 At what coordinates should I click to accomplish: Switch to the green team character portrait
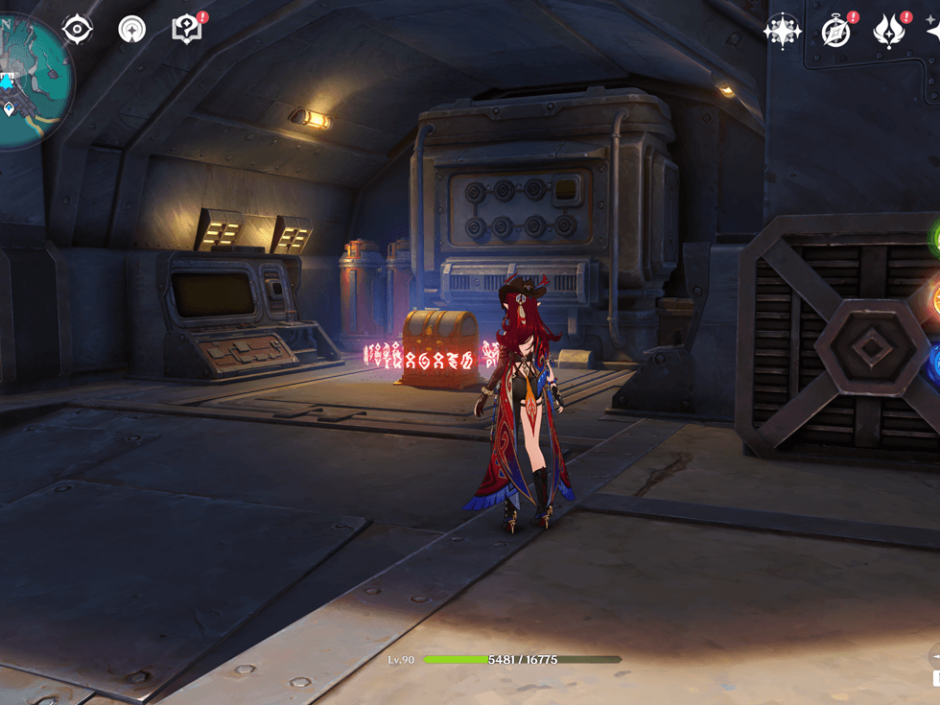[935, 240]
